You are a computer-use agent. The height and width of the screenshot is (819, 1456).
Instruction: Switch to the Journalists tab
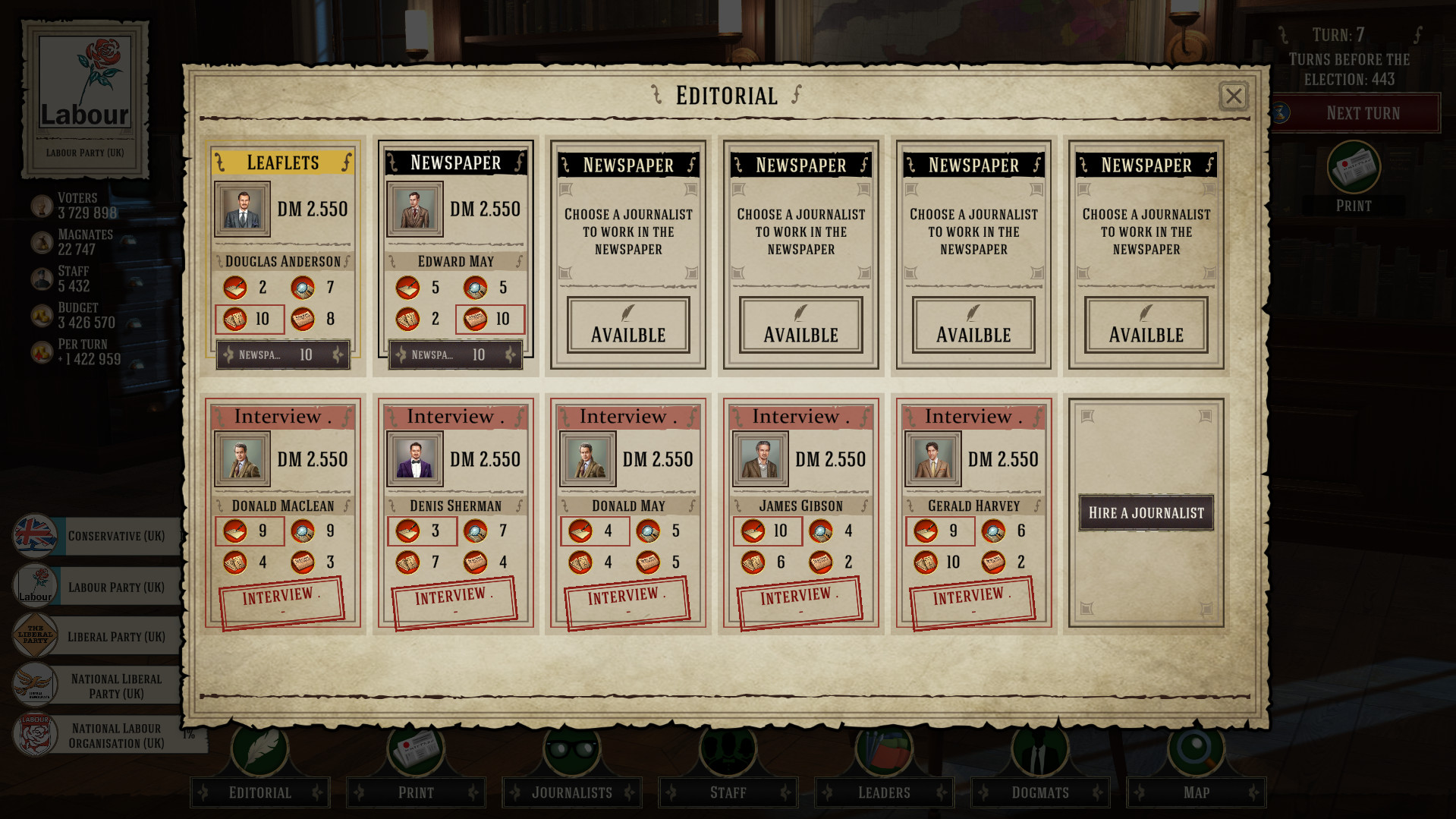[x=571, y=792]
